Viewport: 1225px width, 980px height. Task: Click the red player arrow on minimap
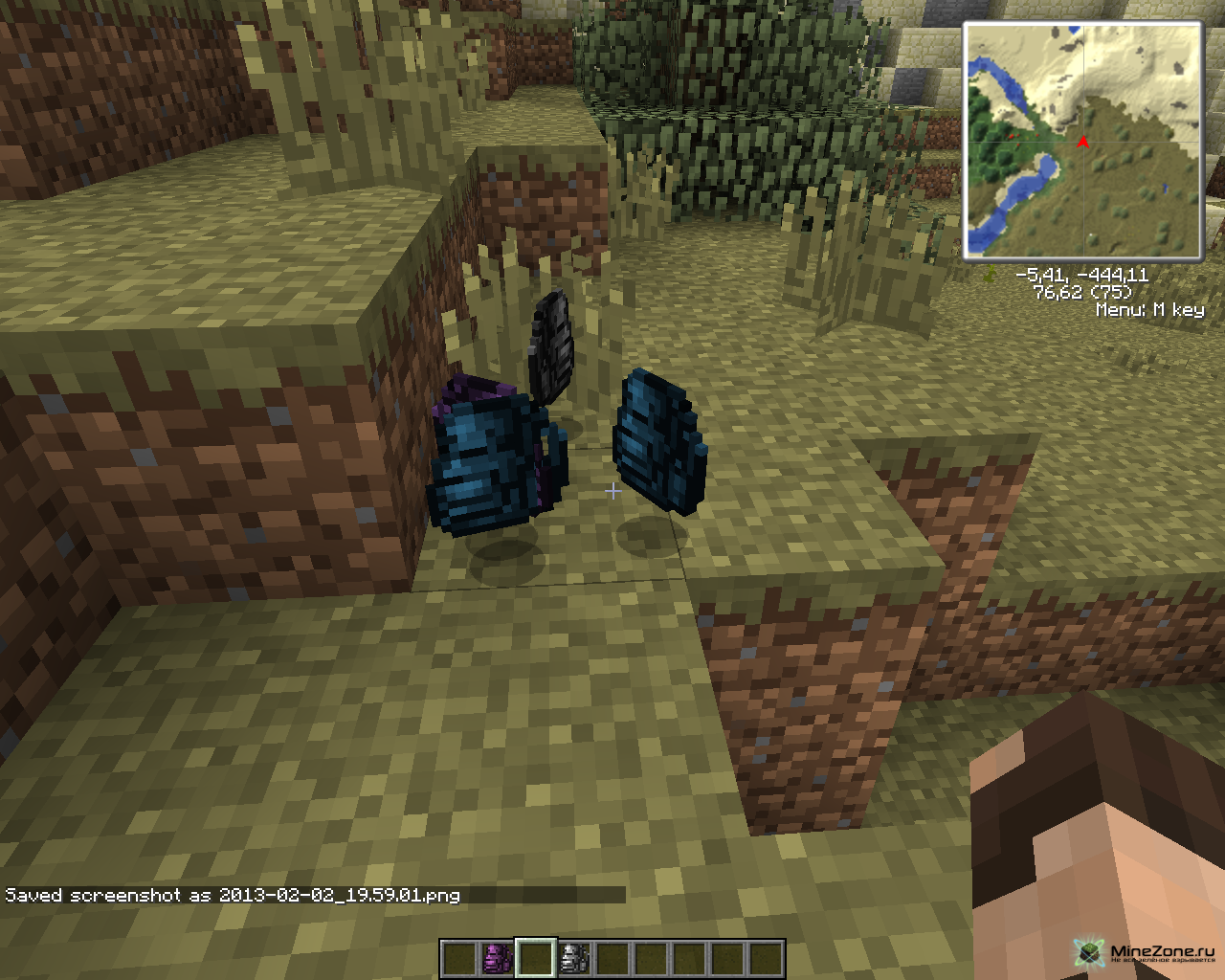(x=1082, y=143)
